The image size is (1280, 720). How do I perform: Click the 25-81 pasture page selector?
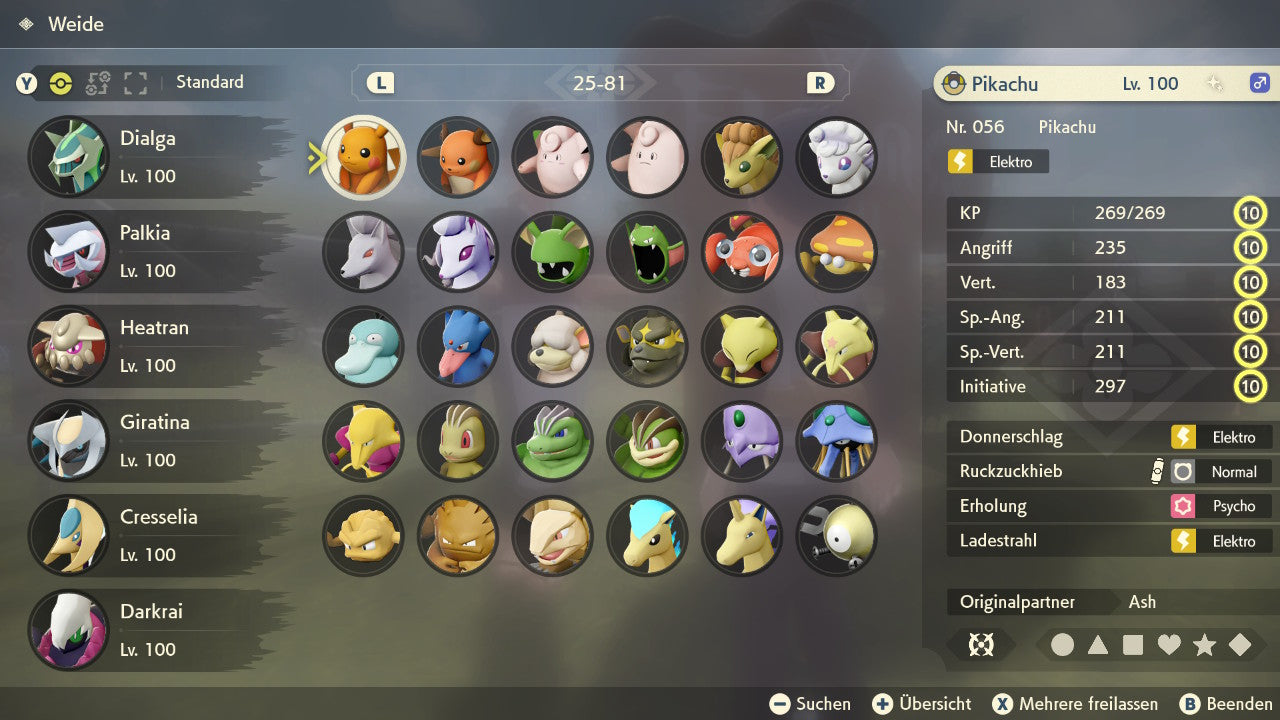pos(600,83)
